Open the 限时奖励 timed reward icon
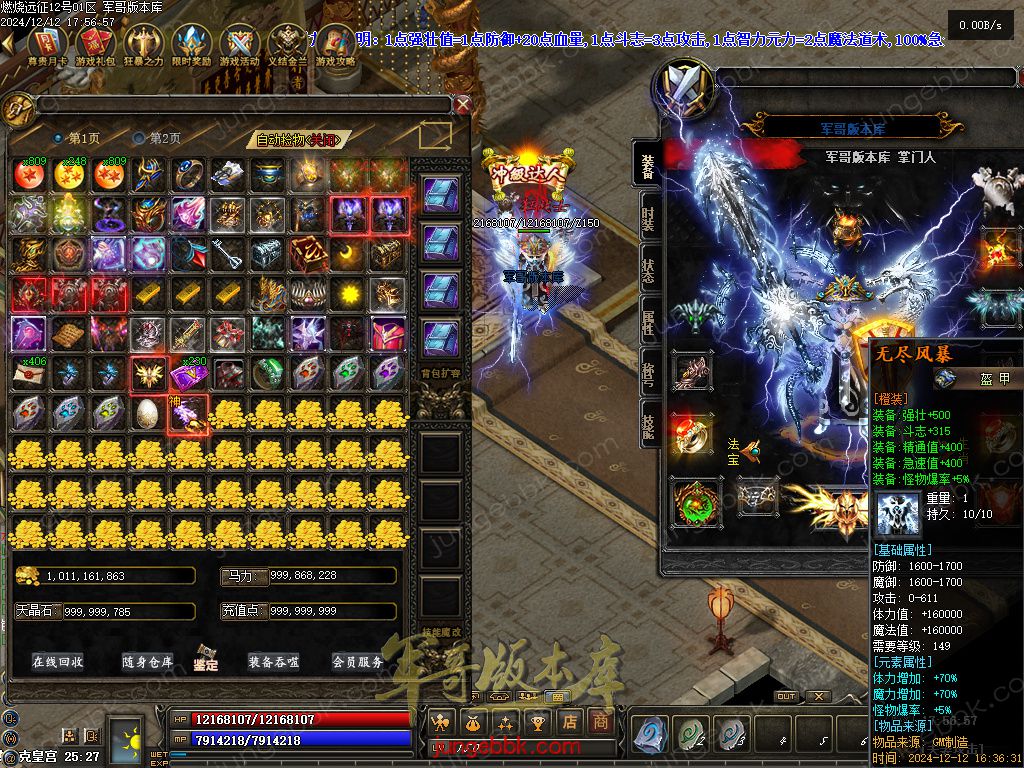Screen dimensions: 1024x768 click(x=191, y=45)
